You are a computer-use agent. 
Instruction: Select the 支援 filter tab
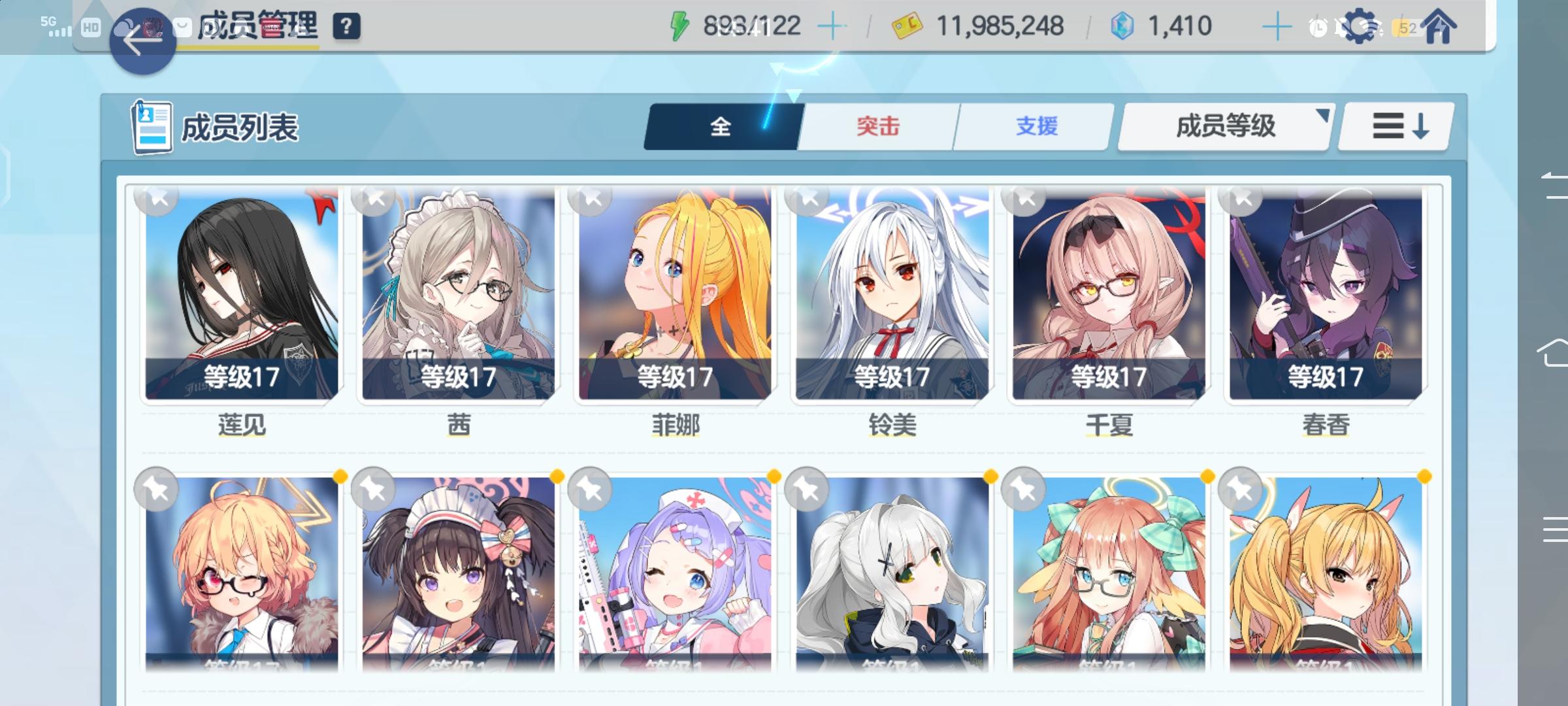click(x=1034, y=127)
